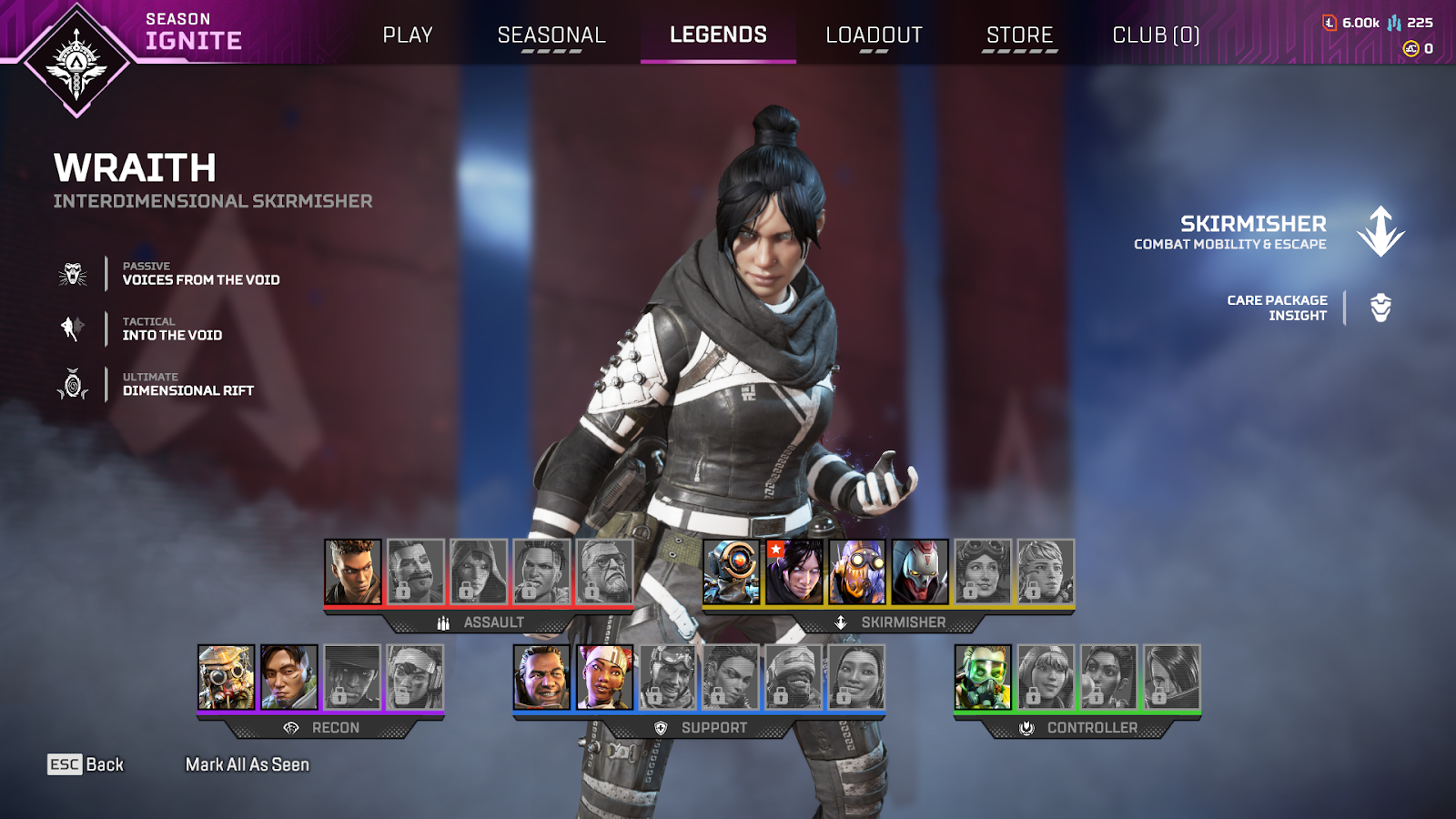Select the Lifeline legend portrait
The image size is (1456, 819).
coord(604,677)
